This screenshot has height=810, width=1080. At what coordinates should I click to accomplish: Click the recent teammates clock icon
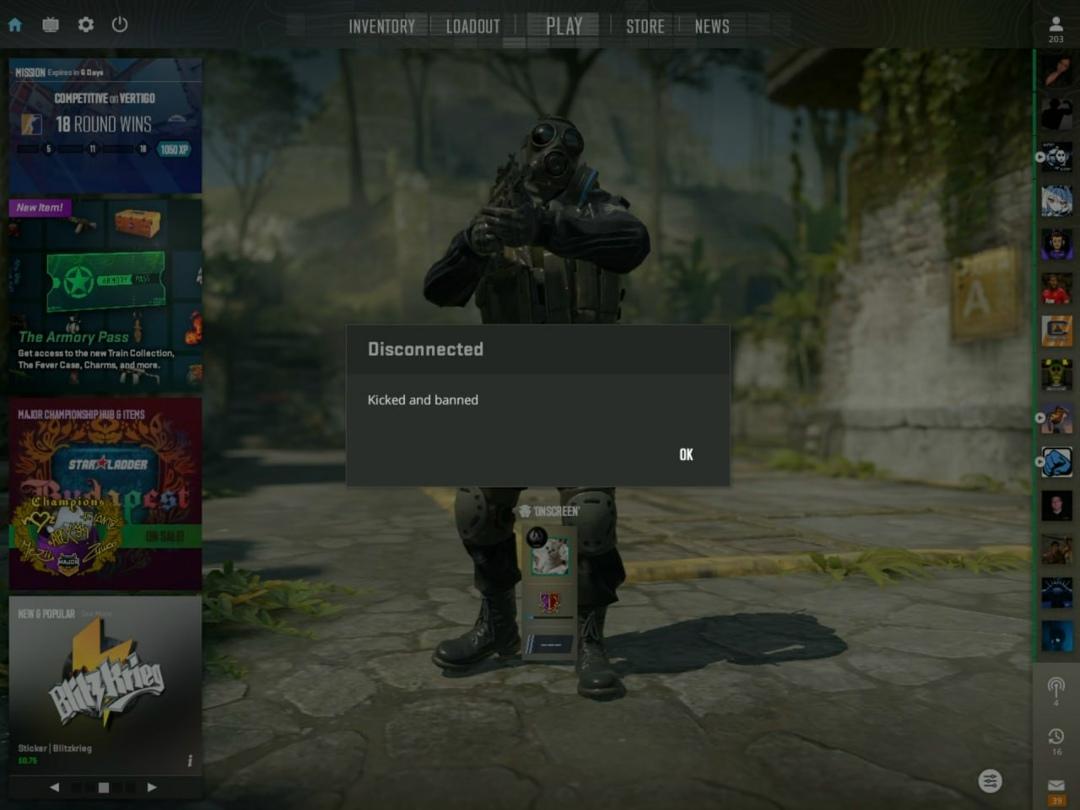[1056, 737]
